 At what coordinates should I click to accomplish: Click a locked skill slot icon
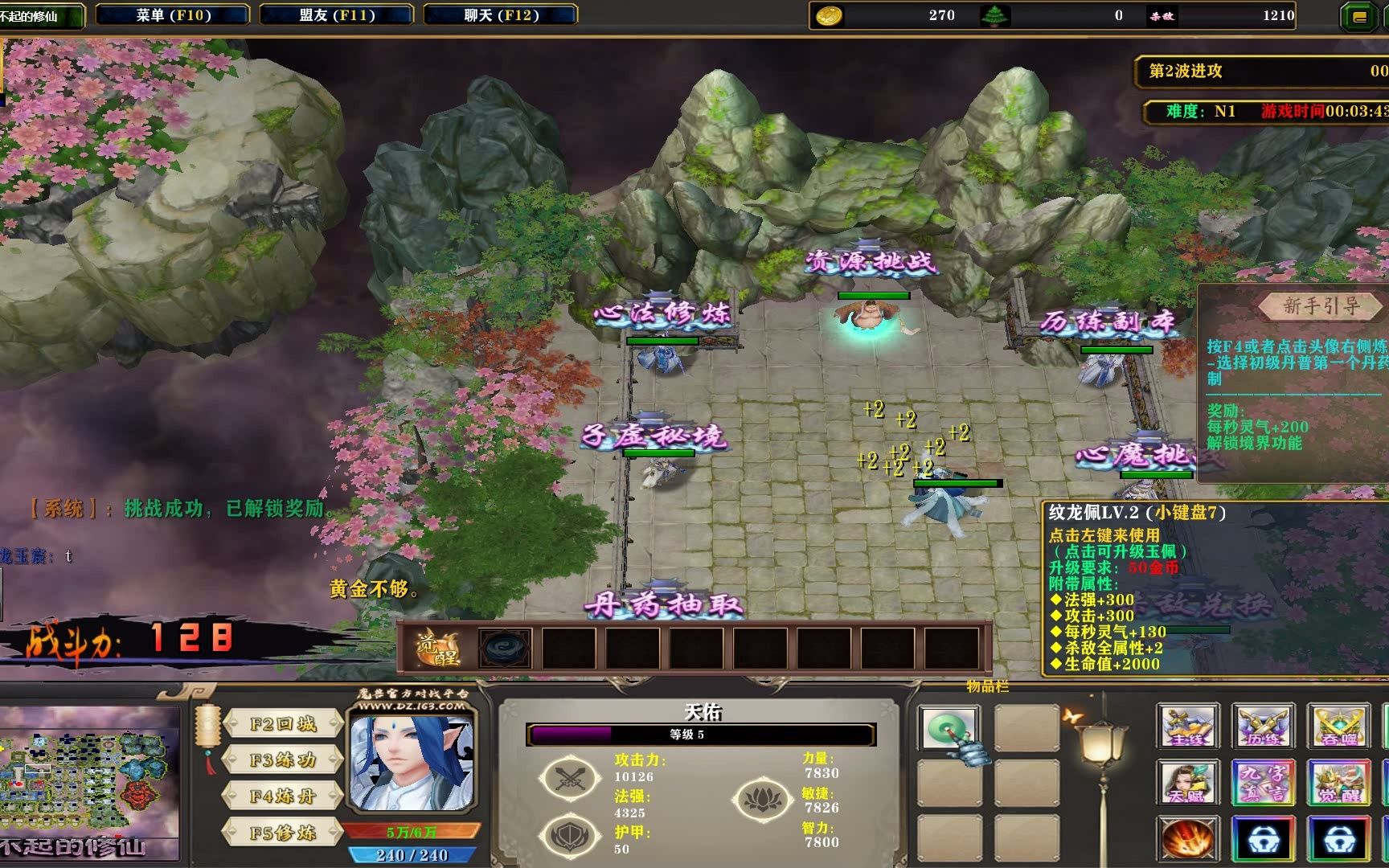tap(1264, 838)
